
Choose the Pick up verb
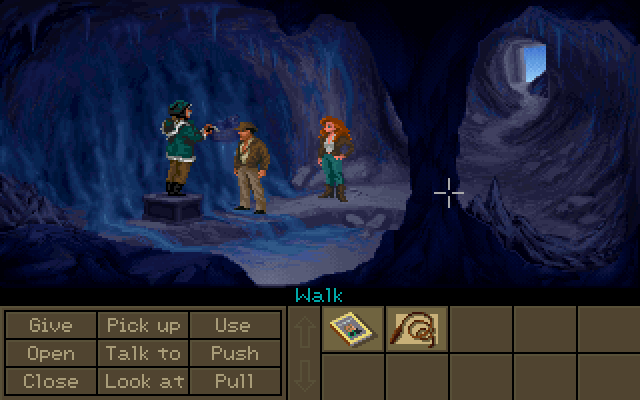tap(143, 326)
